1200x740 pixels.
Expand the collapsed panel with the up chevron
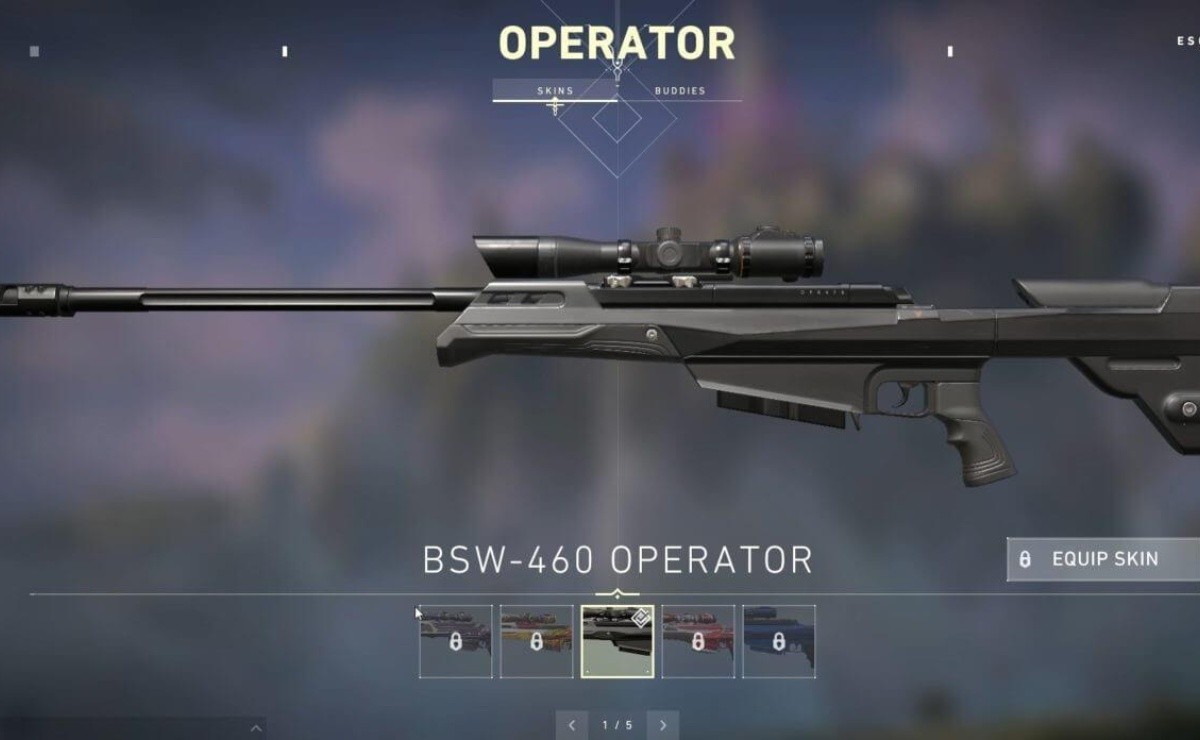tap(257, 728)
